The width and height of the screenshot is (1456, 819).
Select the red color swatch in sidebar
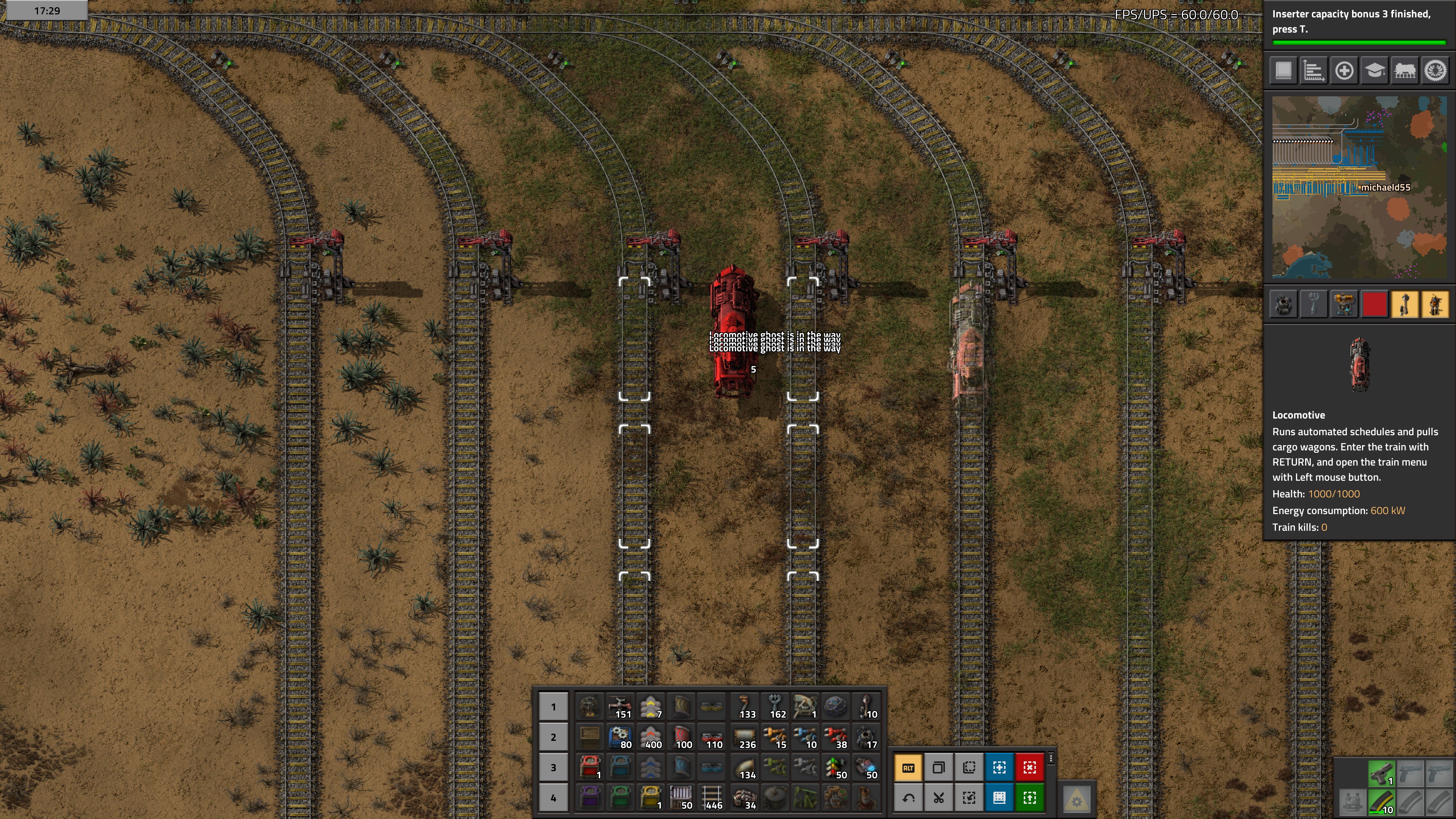[1374, 304]
